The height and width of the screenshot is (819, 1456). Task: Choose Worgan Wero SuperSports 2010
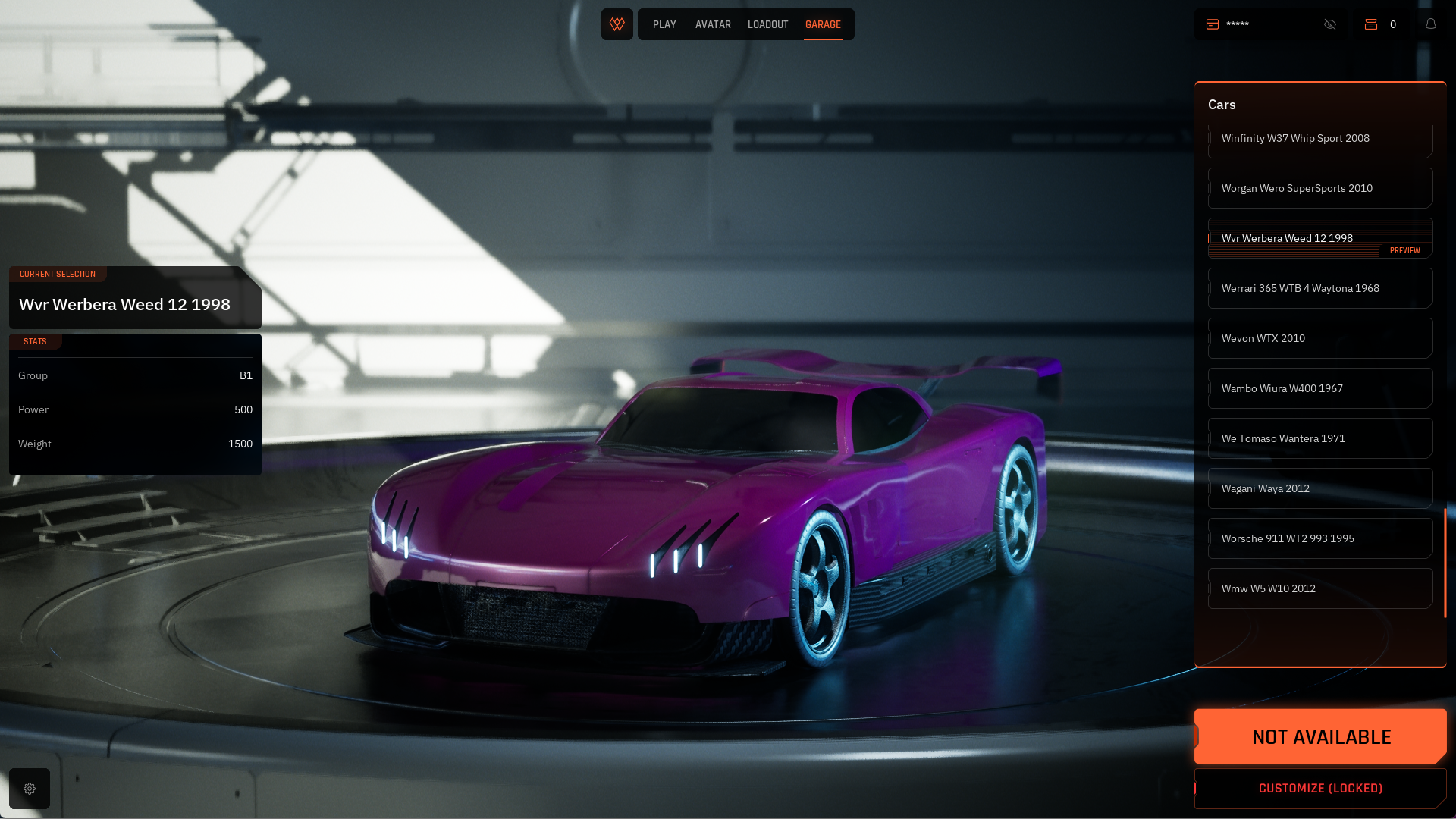pos(1319,188)
